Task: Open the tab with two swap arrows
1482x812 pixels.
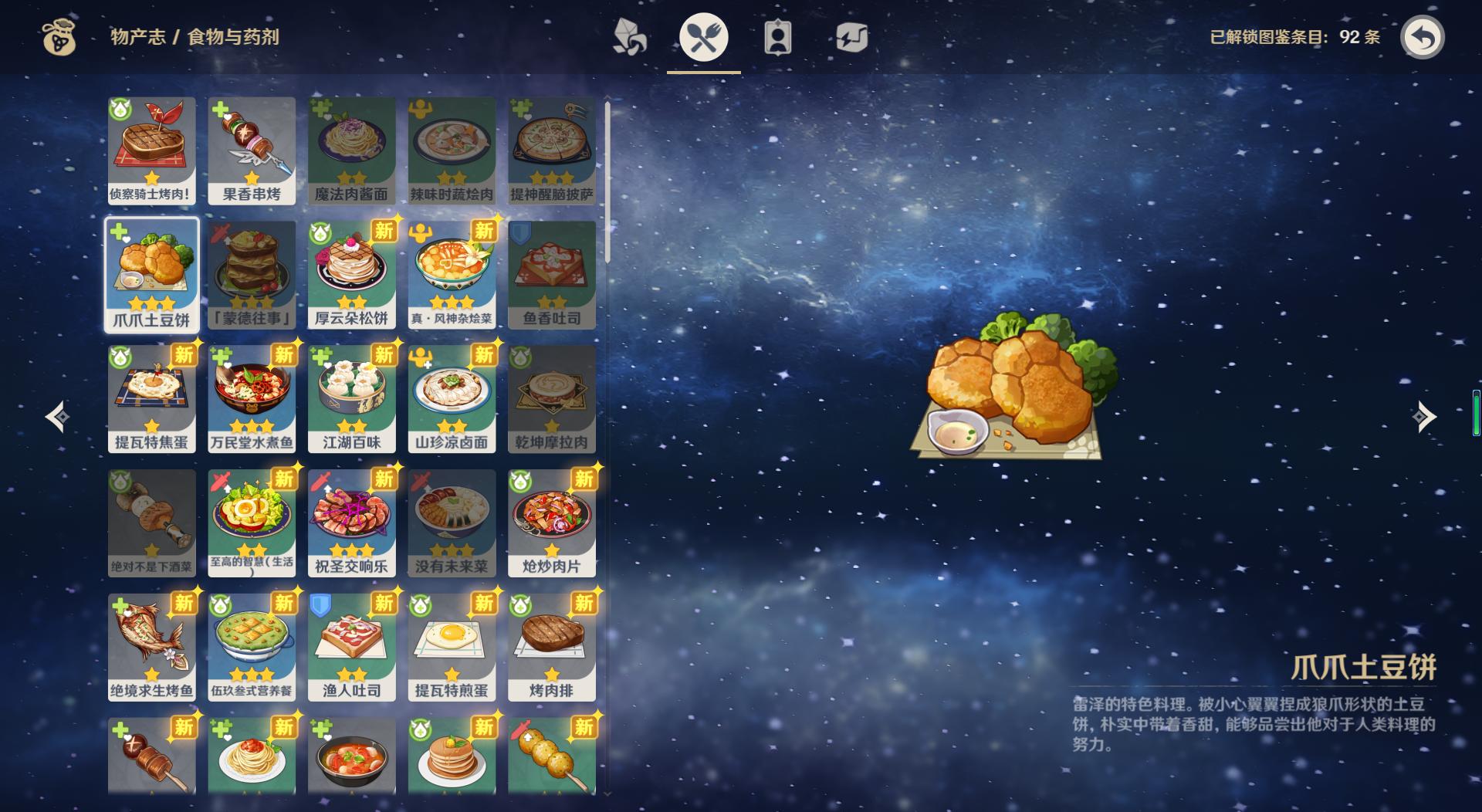Action: pyautogui.click(x=851, y=37)
